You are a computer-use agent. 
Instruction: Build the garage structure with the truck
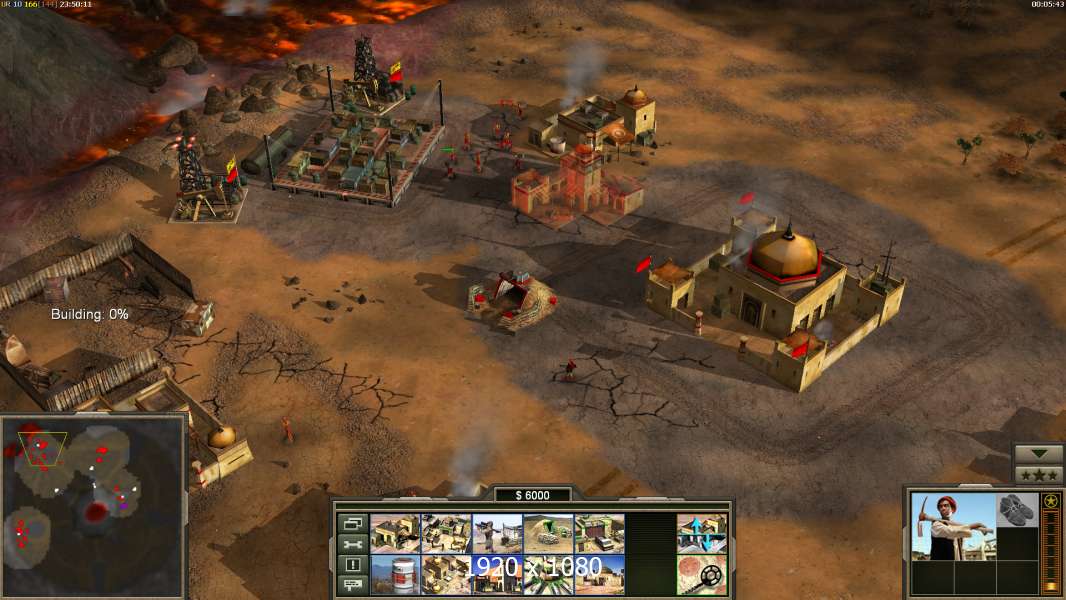click(600, 533)
